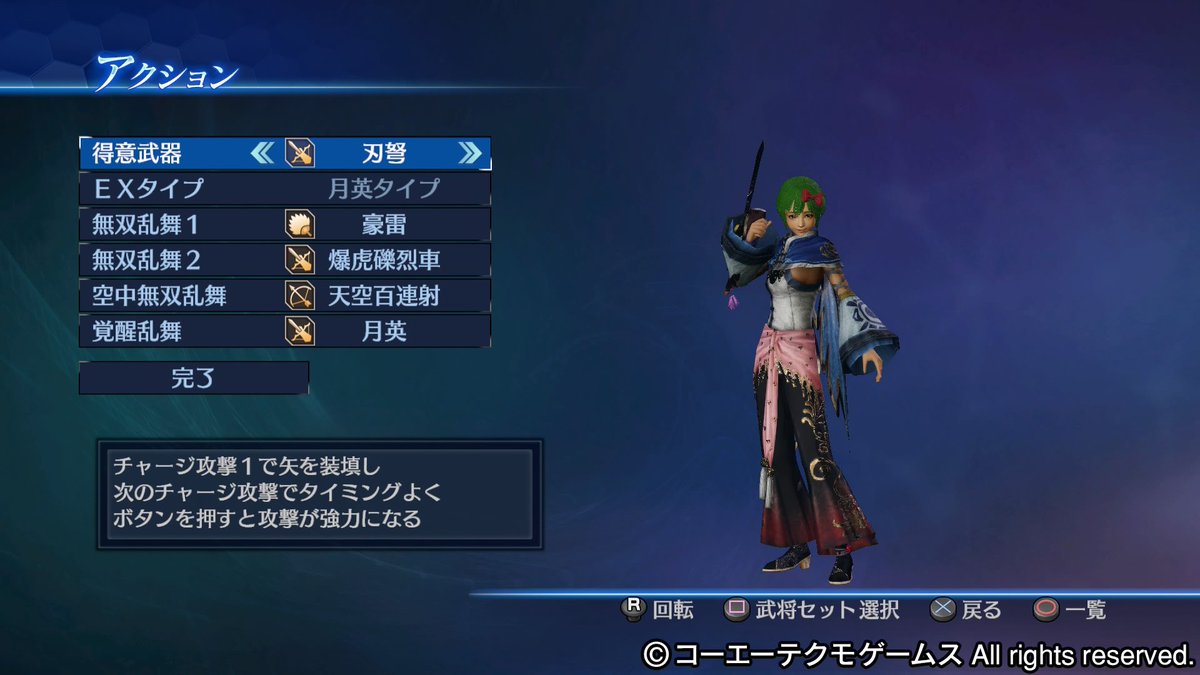Choose the 無双乱舞2 爆虎礫烈車 row

(285, 260)
